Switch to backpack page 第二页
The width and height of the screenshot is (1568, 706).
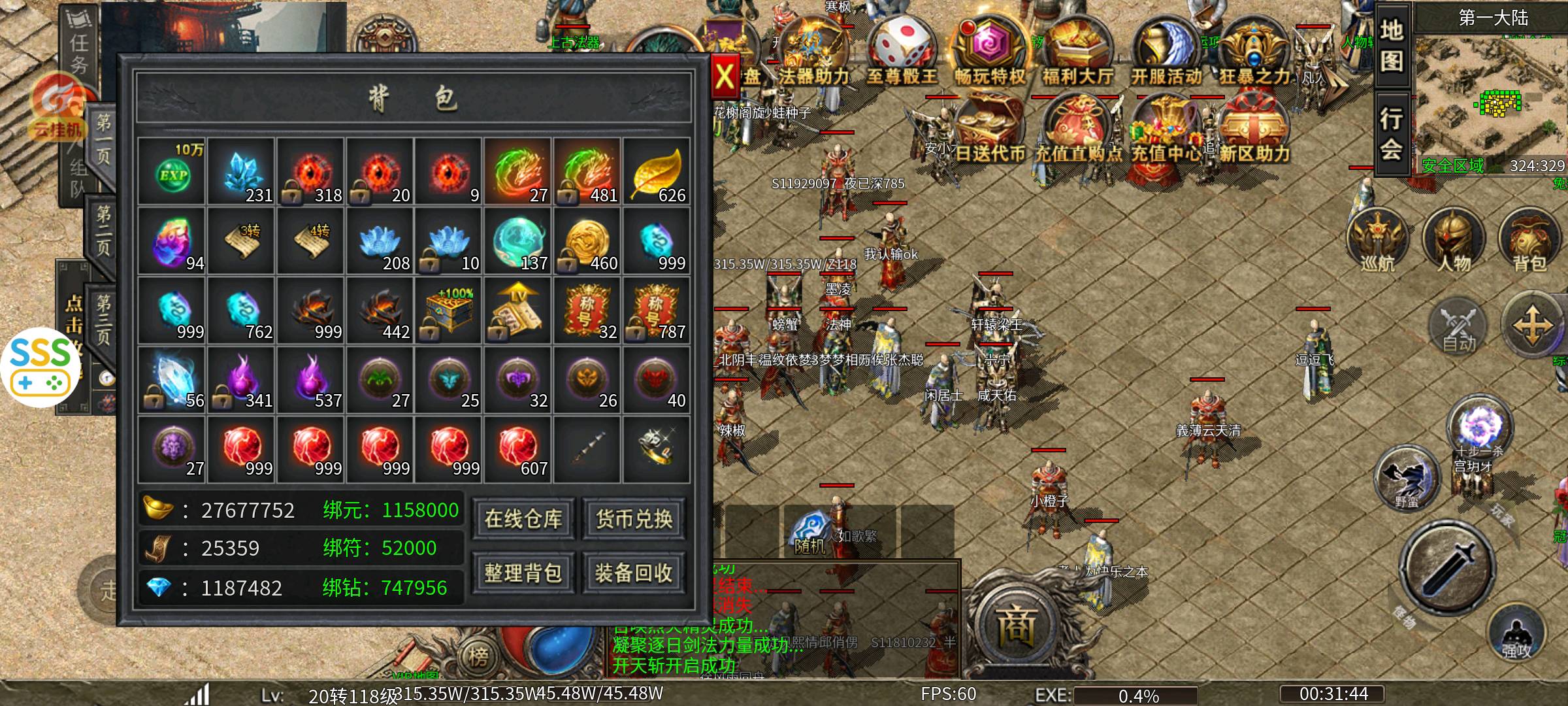click(103, 230)
